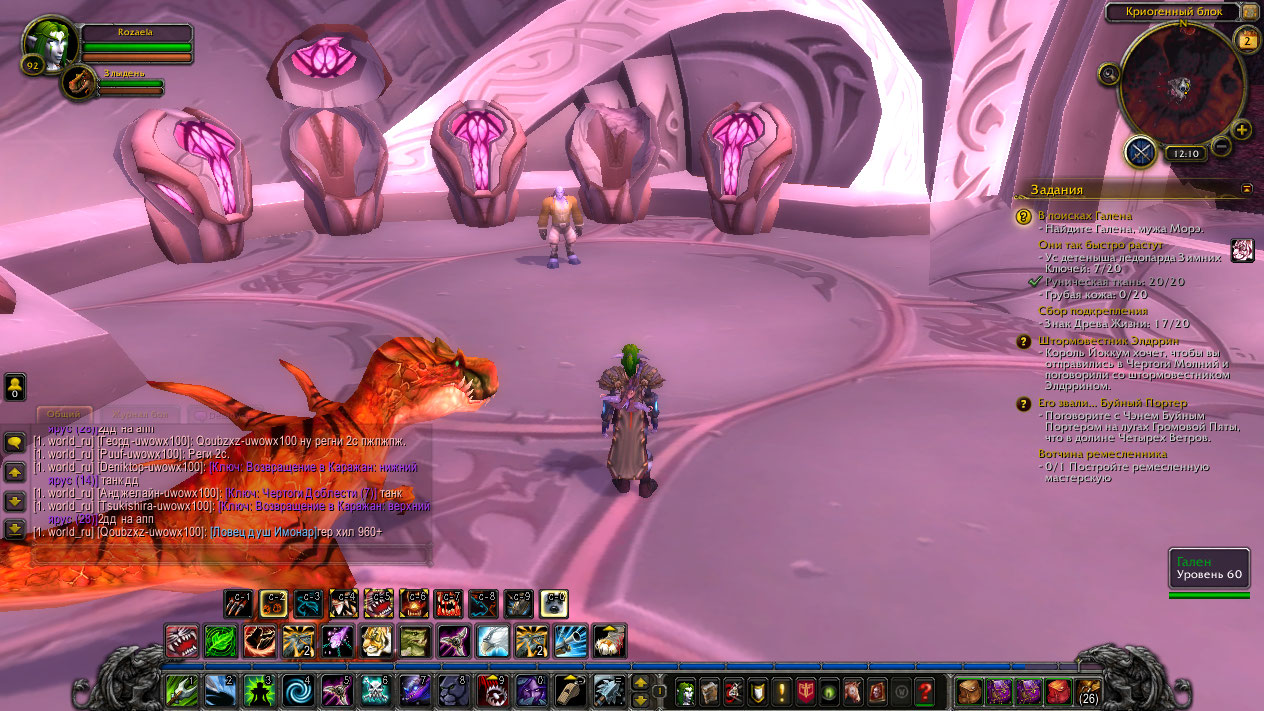The width and height of the screenshot is (1264, 711).
Task: Select the quest 'В поисках Галена'
Action: point(1085,216)
